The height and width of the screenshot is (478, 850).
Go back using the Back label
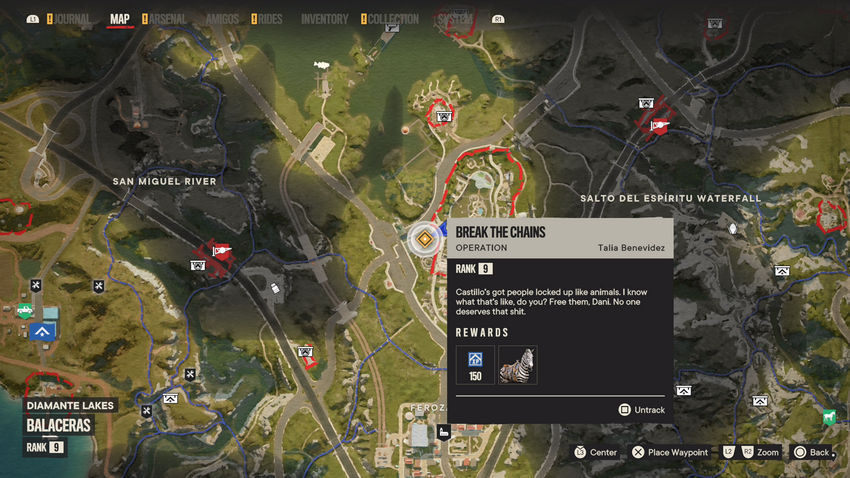click(x=818, y=452)
